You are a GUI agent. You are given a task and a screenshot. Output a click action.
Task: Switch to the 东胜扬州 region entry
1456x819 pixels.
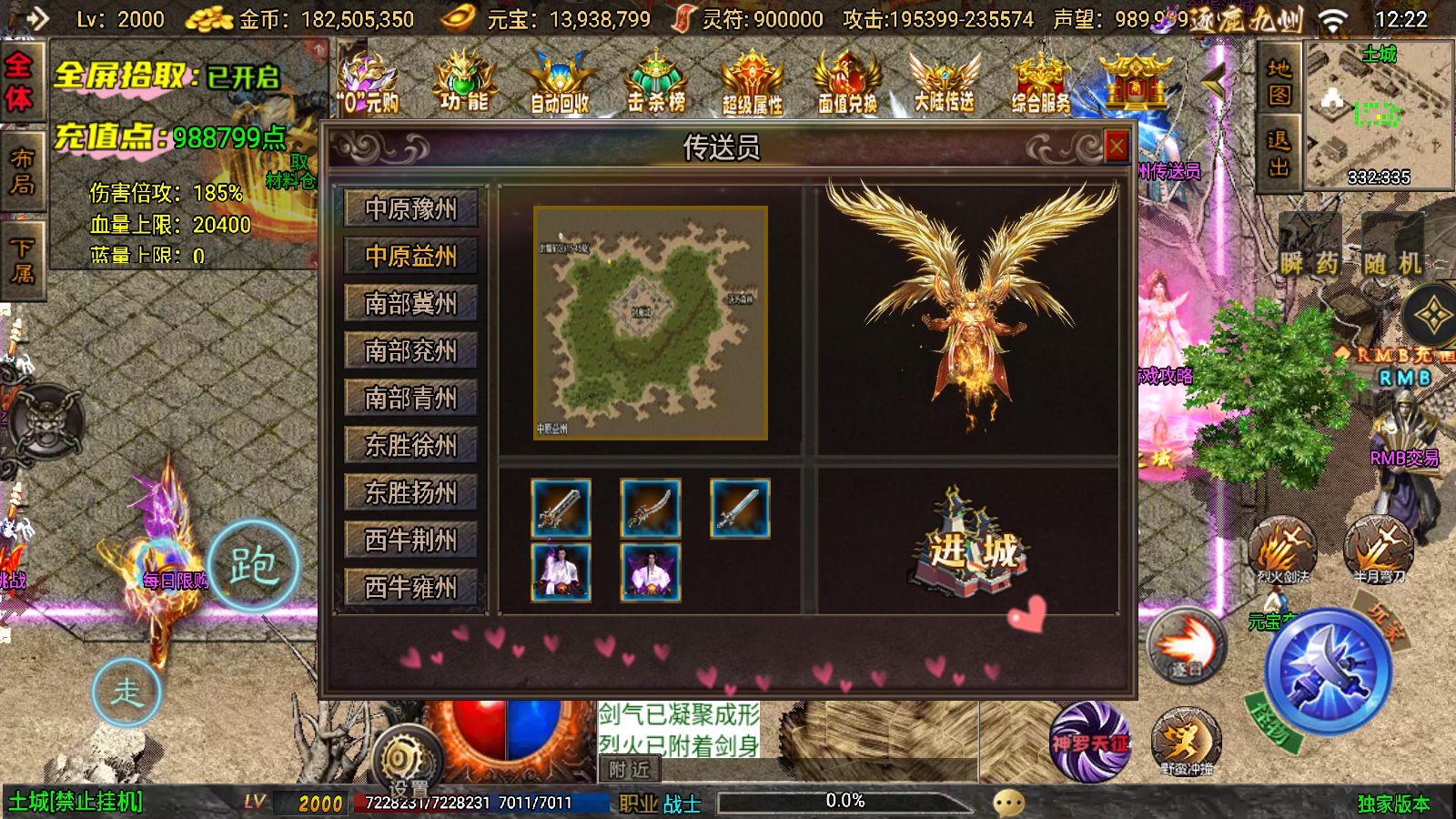[x=411, y=492]
